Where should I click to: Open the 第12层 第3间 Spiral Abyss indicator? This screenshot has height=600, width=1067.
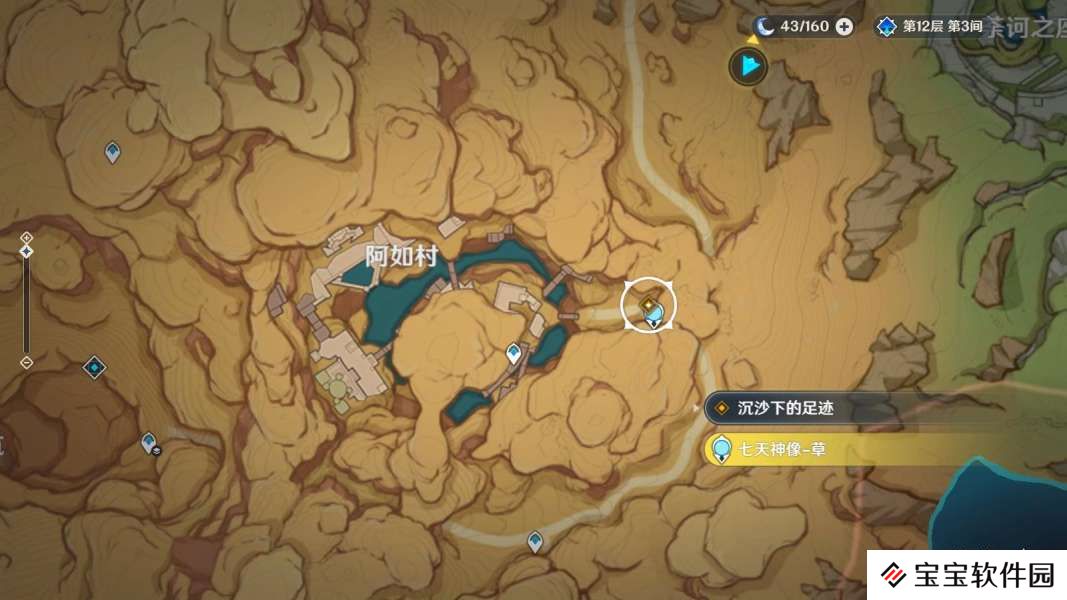point(929,27)
